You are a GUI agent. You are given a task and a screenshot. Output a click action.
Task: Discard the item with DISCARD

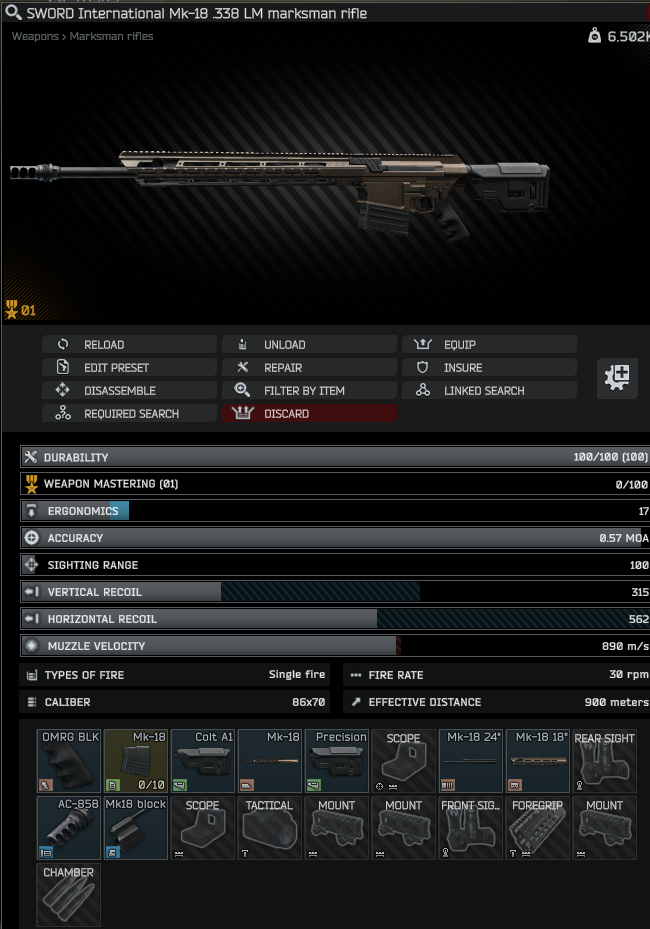pyautogui.click(x=309, y=414)
